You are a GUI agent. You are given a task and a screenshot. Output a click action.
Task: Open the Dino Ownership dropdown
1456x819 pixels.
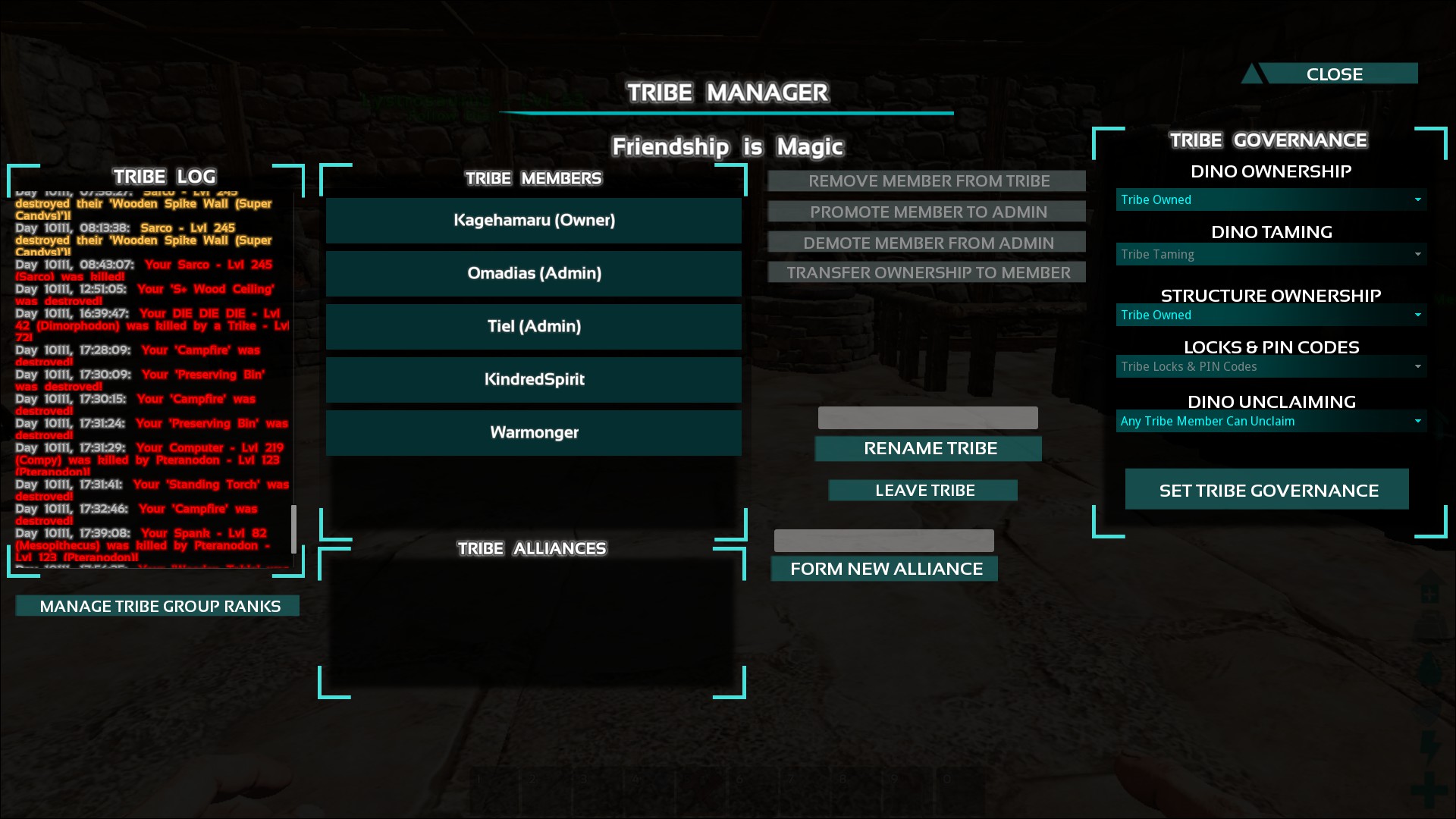[x=1271, y=199]
